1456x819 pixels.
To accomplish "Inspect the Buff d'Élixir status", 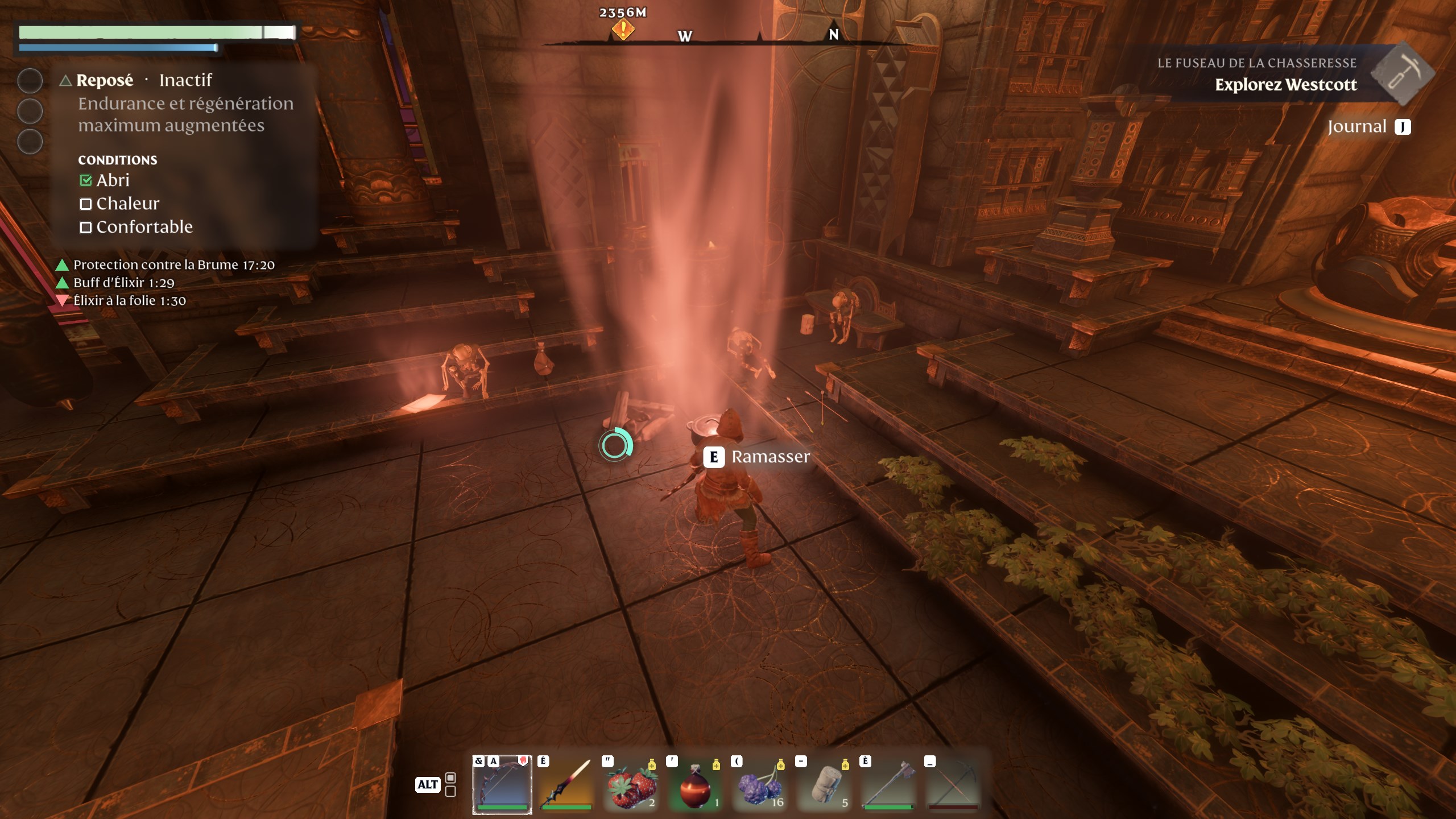I will (123, 283).
